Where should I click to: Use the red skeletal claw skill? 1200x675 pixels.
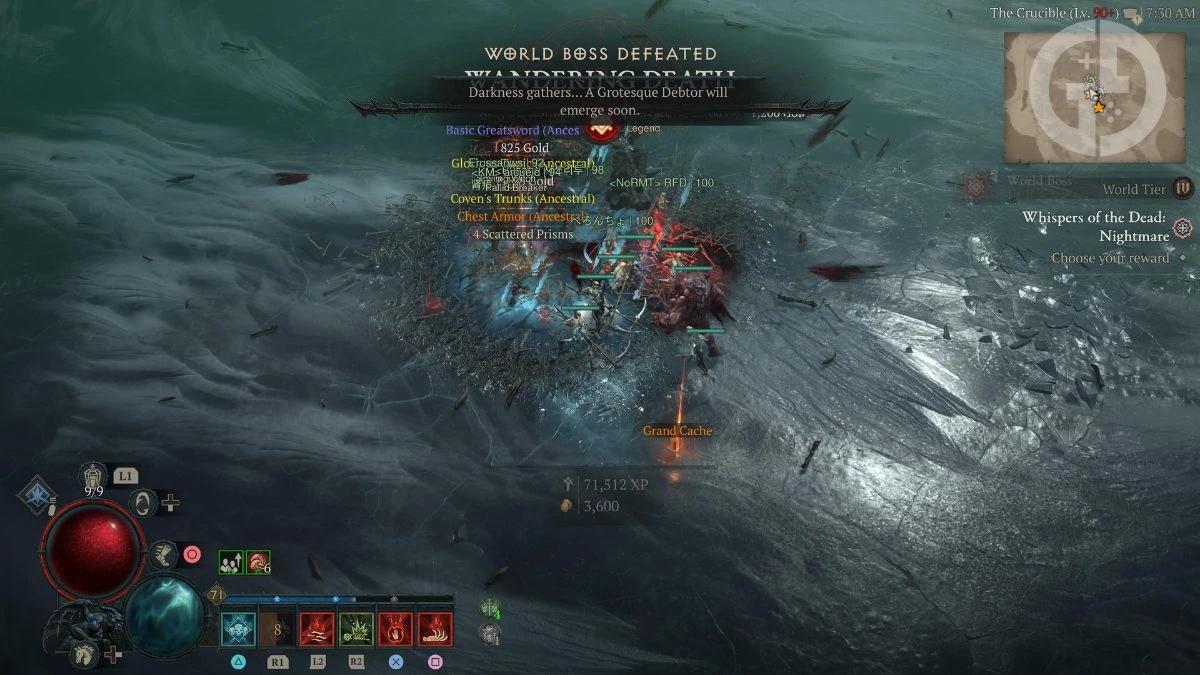435,629
